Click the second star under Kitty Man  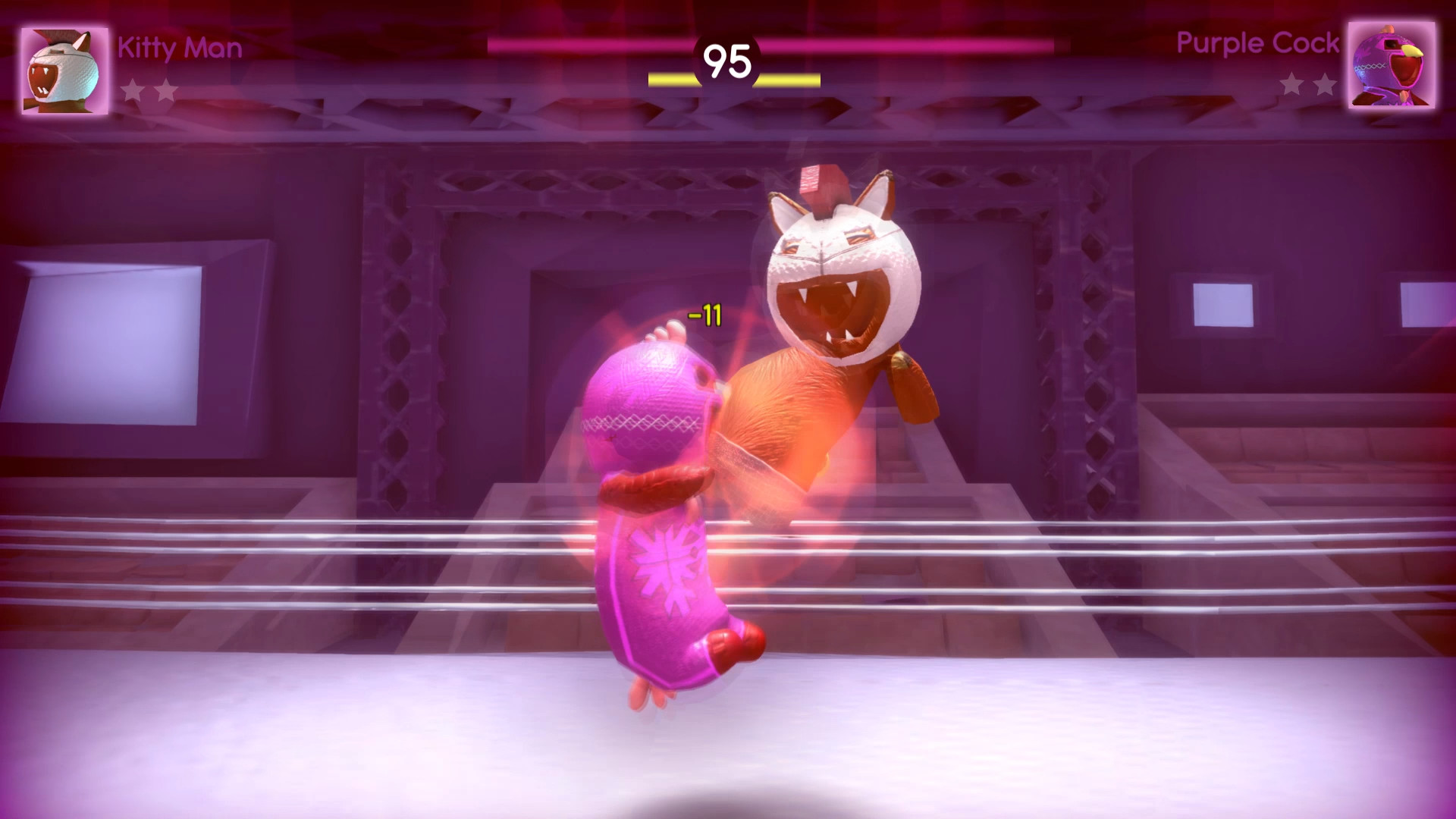(x=166, y=89)
